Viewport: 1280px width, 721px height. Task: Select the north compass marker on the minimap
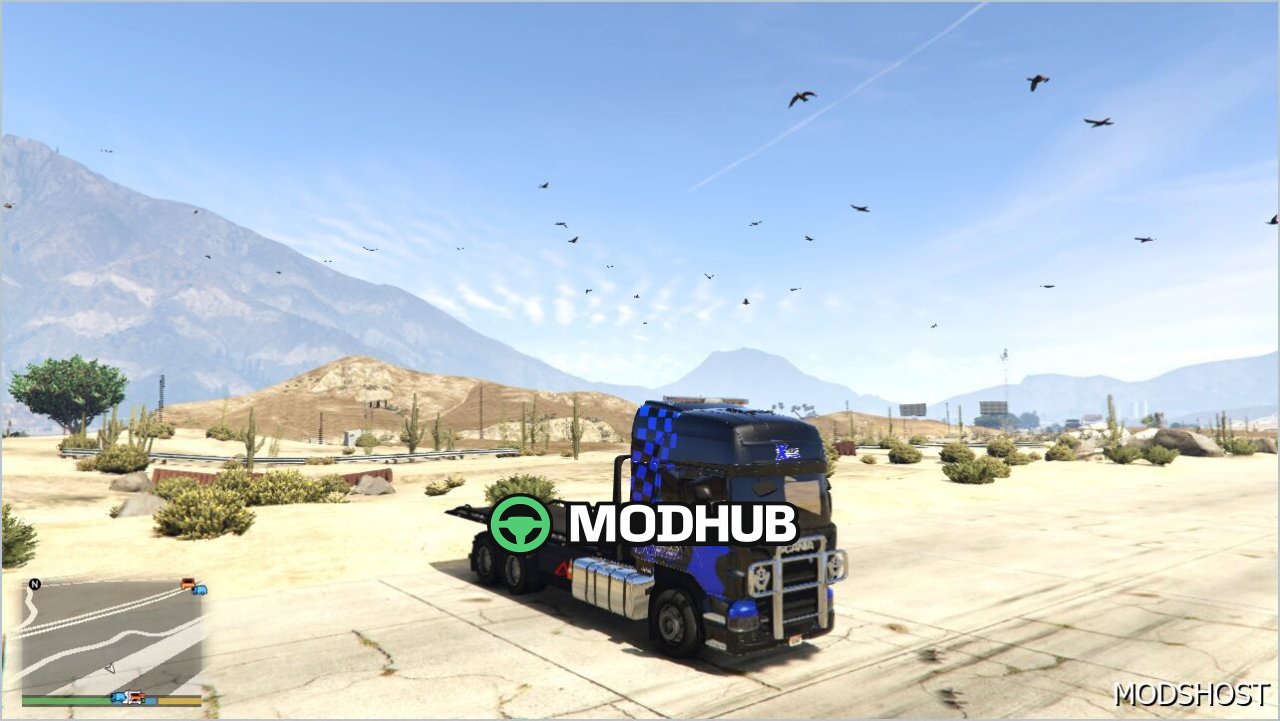[34, 582]
